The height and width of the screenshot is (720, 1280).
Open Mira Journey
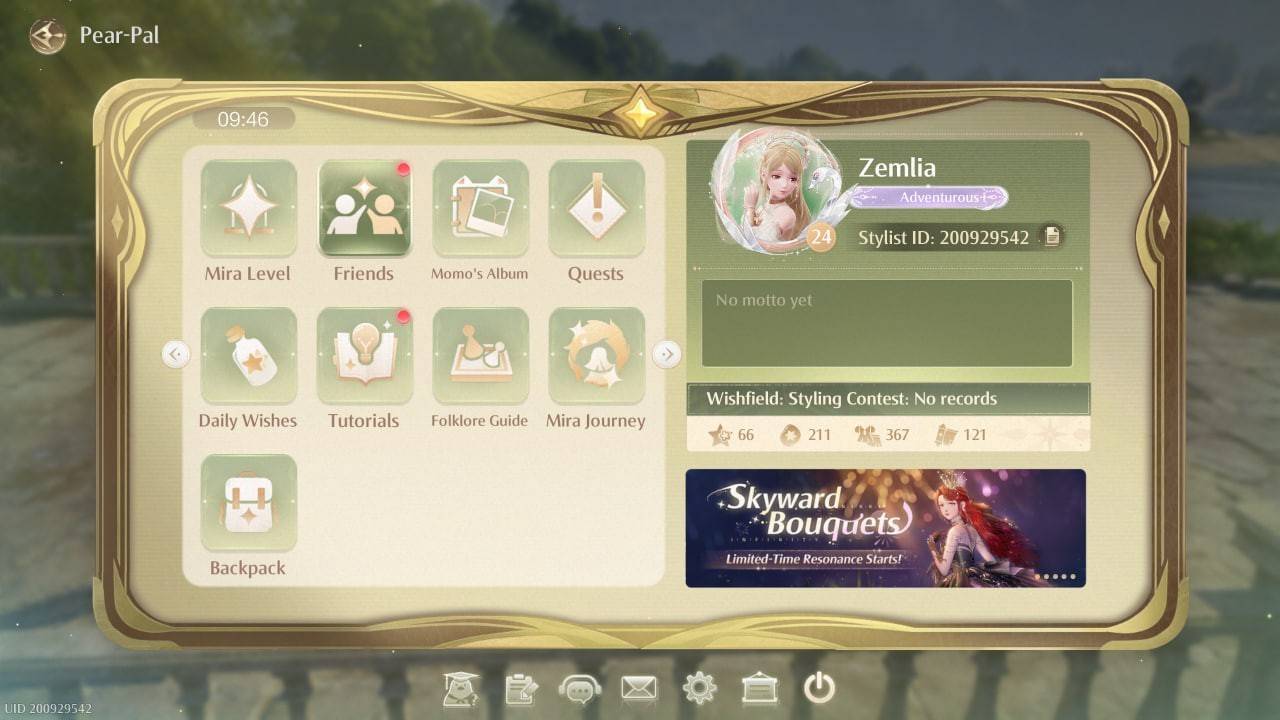coord(596,355)
